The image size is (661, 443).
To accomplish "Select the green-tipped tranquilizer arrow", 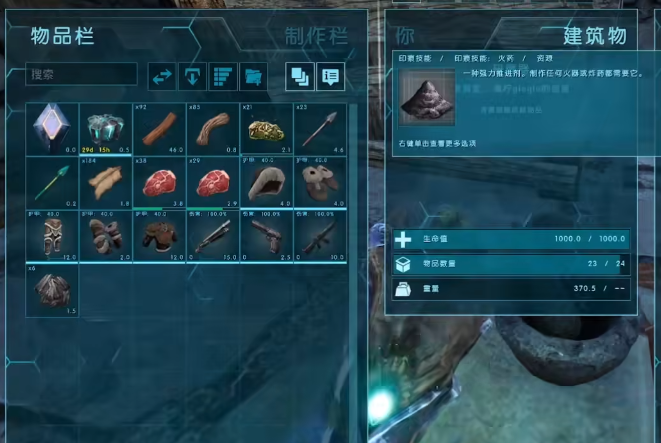I will coord(52,181).
